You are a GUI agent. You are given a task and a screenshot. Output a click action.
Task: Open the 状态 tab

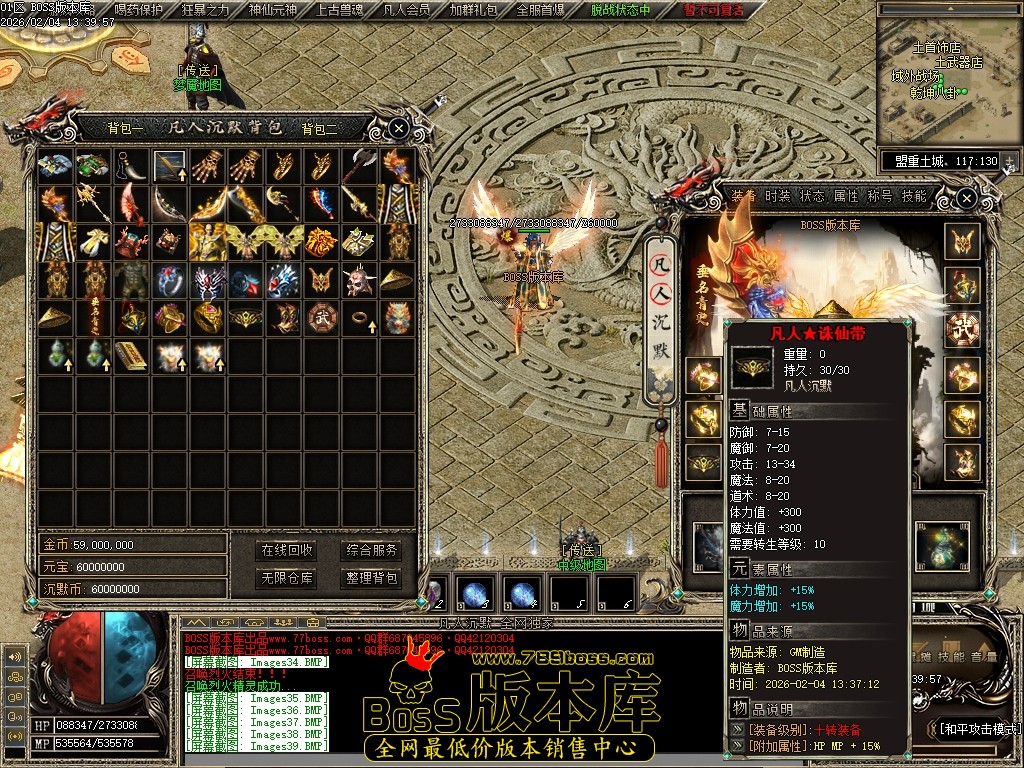click(812, 196)
